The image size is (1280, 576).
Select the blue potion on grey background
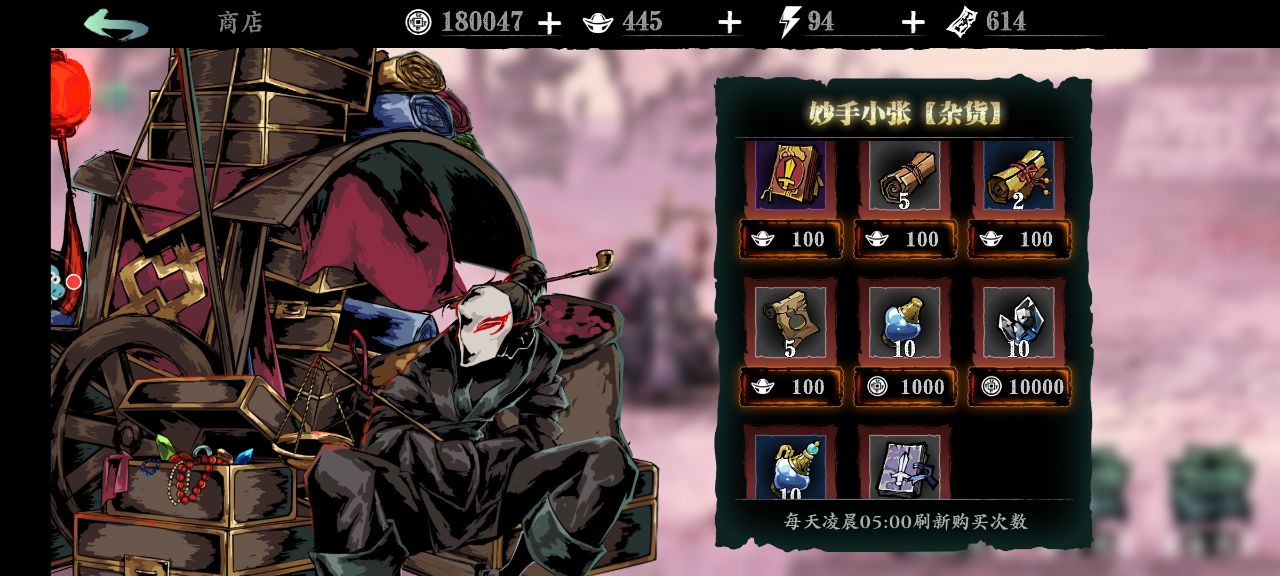pos(904,322)
